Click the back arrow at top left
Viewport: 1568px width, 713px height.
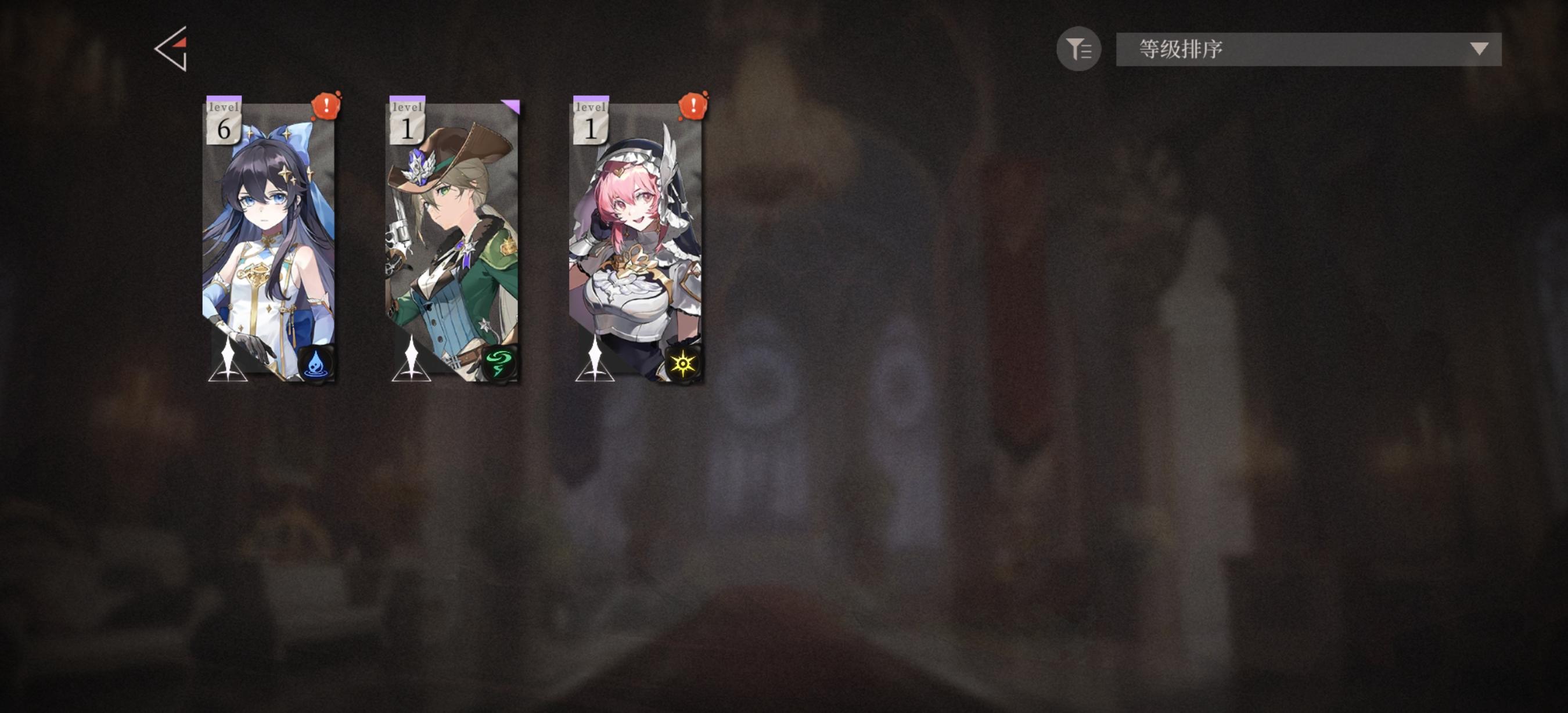click(x=173, y=49)
